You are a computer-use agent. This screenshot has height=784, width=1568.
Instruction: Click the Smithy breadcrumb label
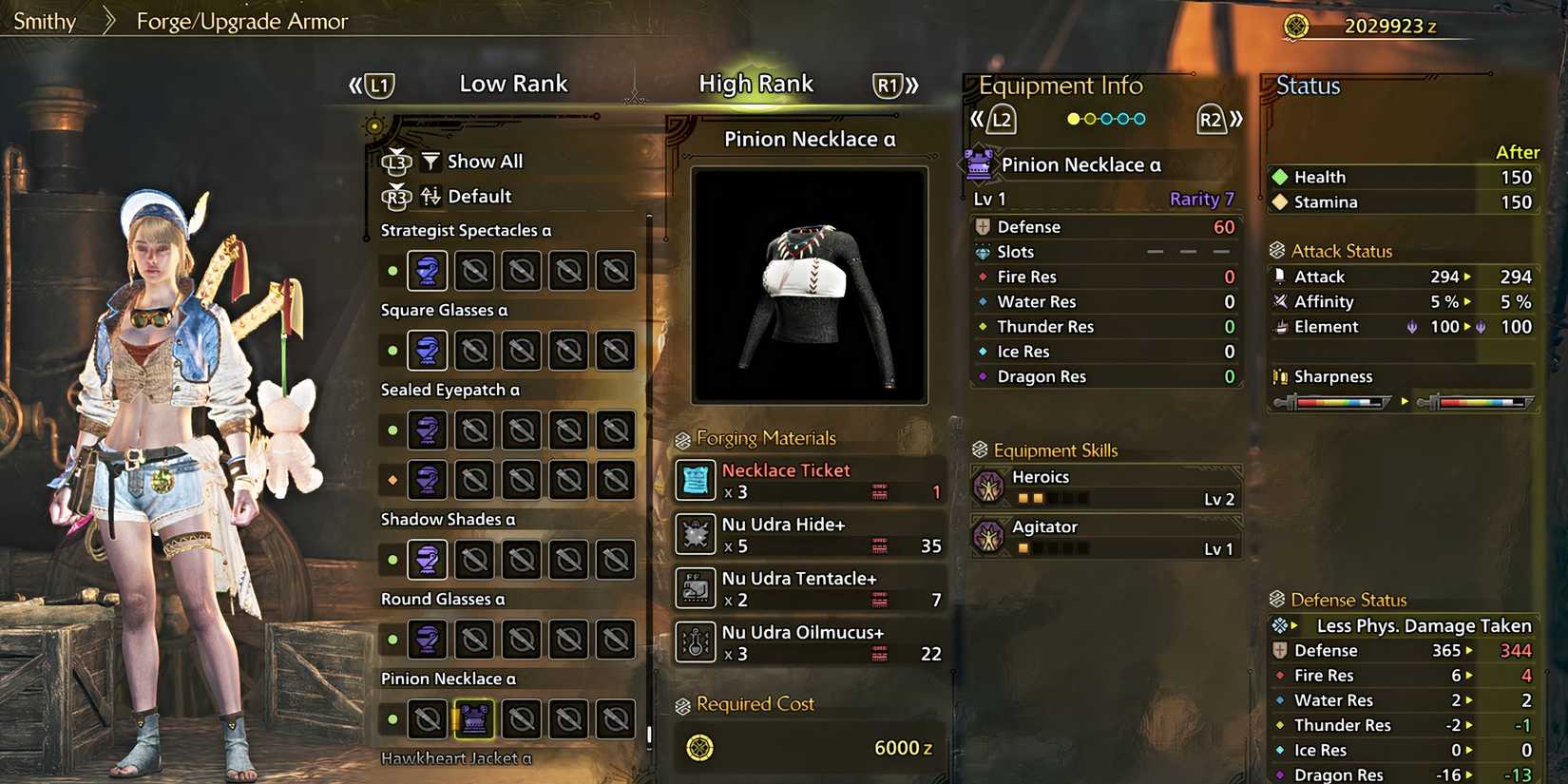tap(45, 20)
